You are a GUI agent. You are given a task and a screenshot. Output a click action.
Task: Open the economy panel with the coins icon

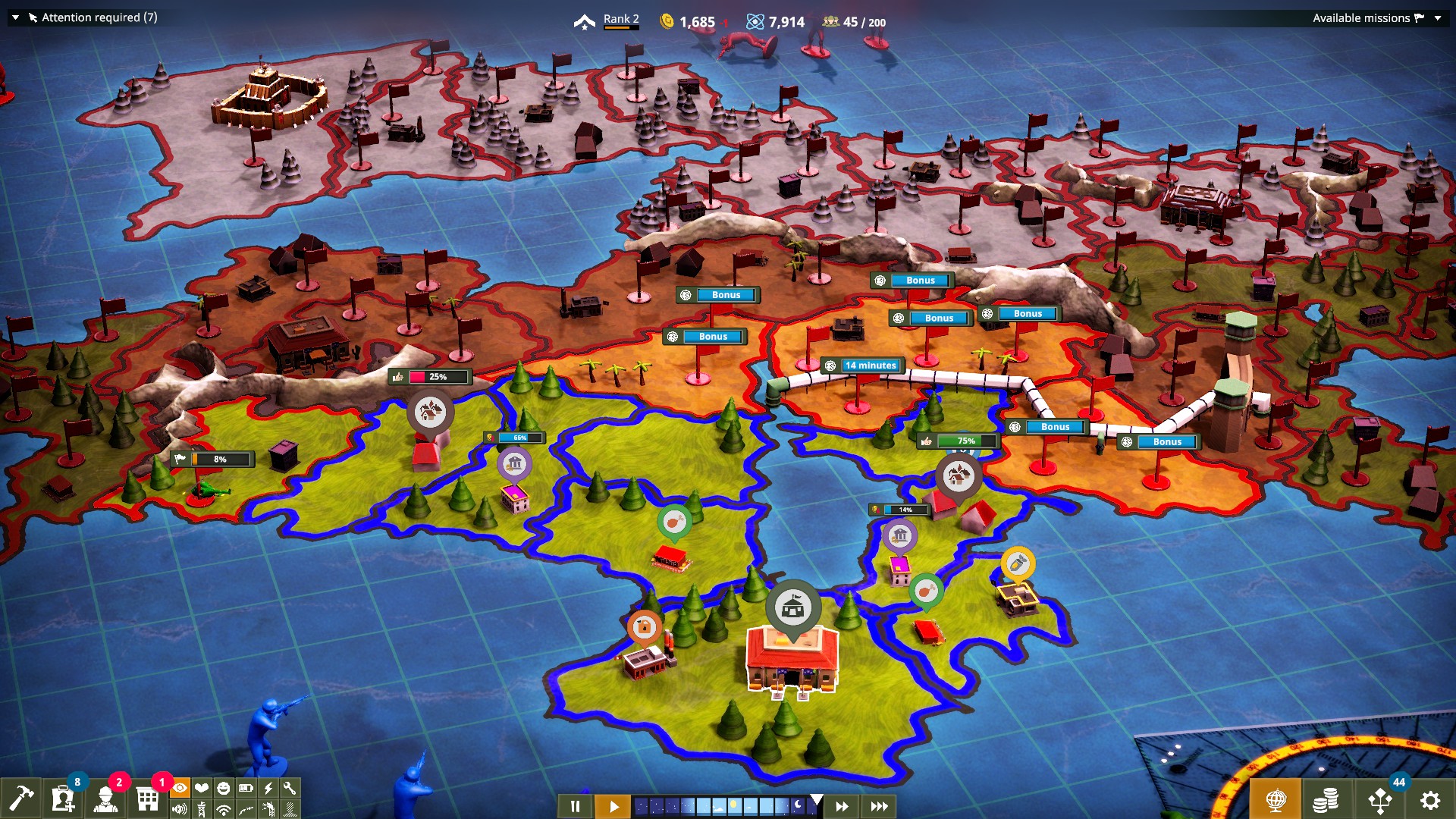click(x=1326, y=801)
